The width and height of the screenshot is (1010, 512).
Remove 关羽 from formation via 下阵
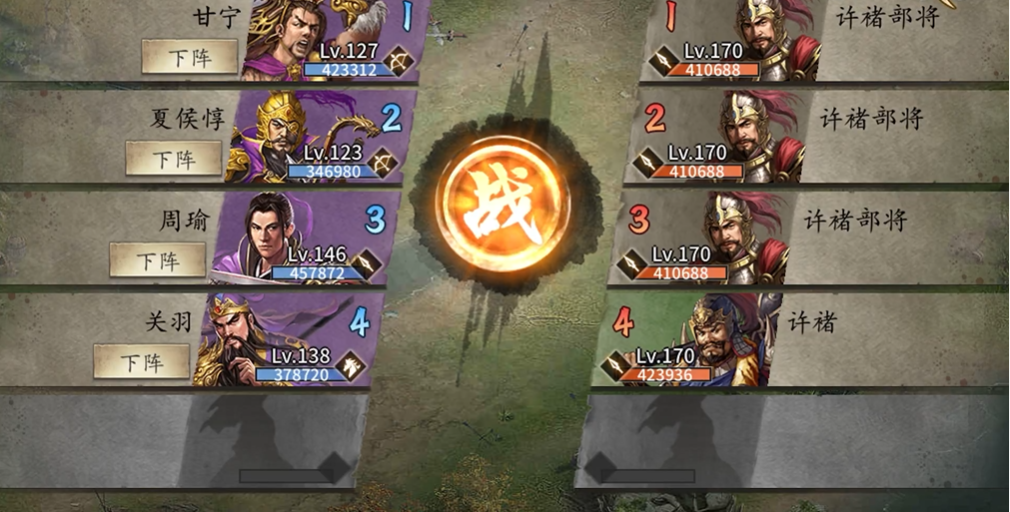pos(142,361)
